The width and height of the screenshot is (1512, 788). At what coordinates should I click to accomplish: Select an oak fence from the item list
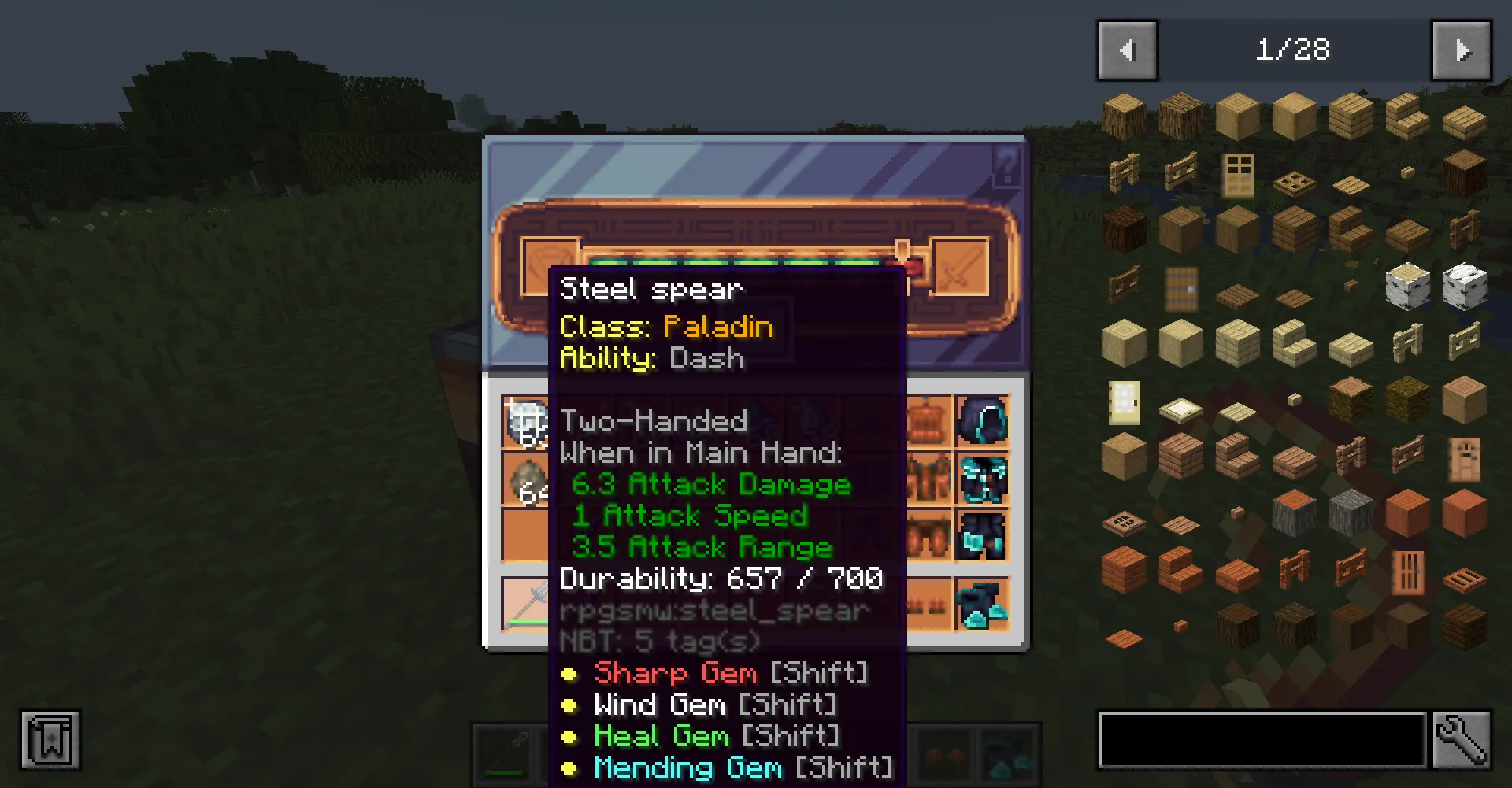pyautogui.click(x=1122, y=172)
